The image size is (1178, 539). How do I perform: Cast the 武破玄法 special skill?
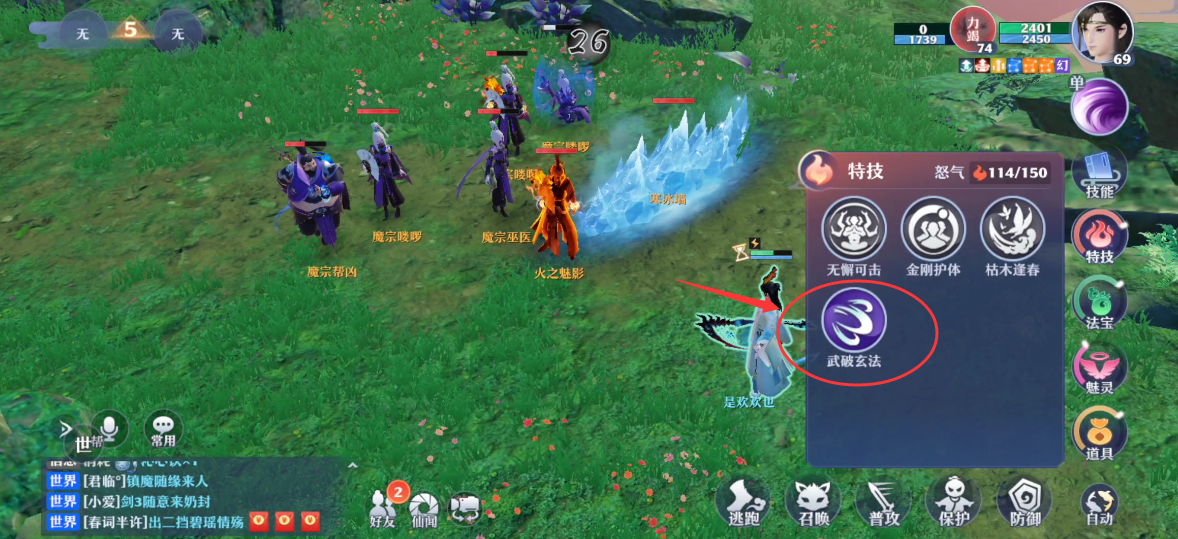[854, 319]
